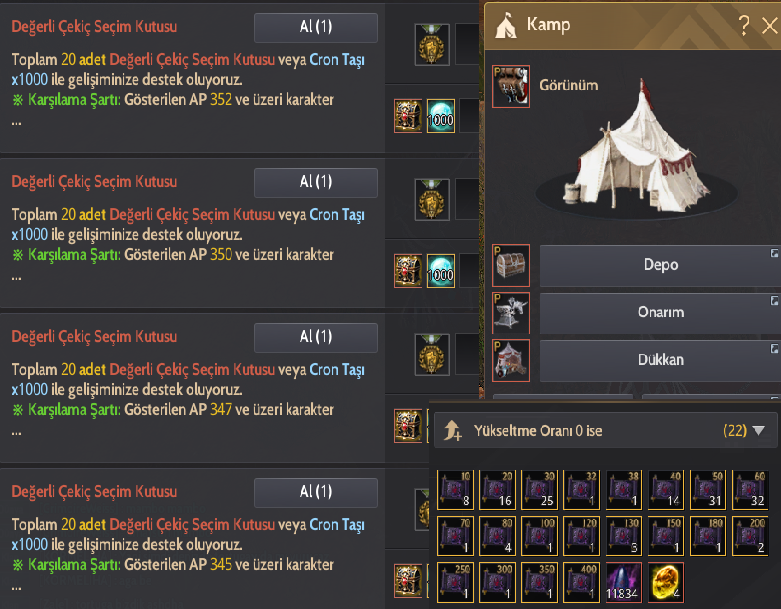Open the camp Depo storage
781x609 pixels.
coord(660,266)
